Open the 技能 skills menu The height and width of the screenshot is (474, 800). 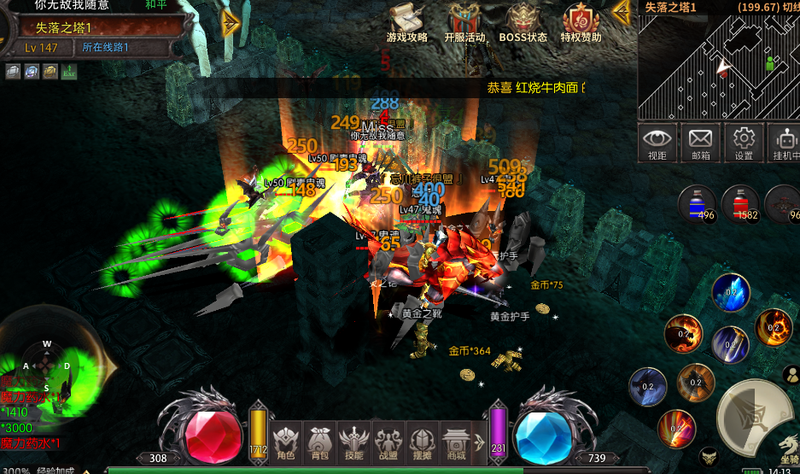pos(355,441)
